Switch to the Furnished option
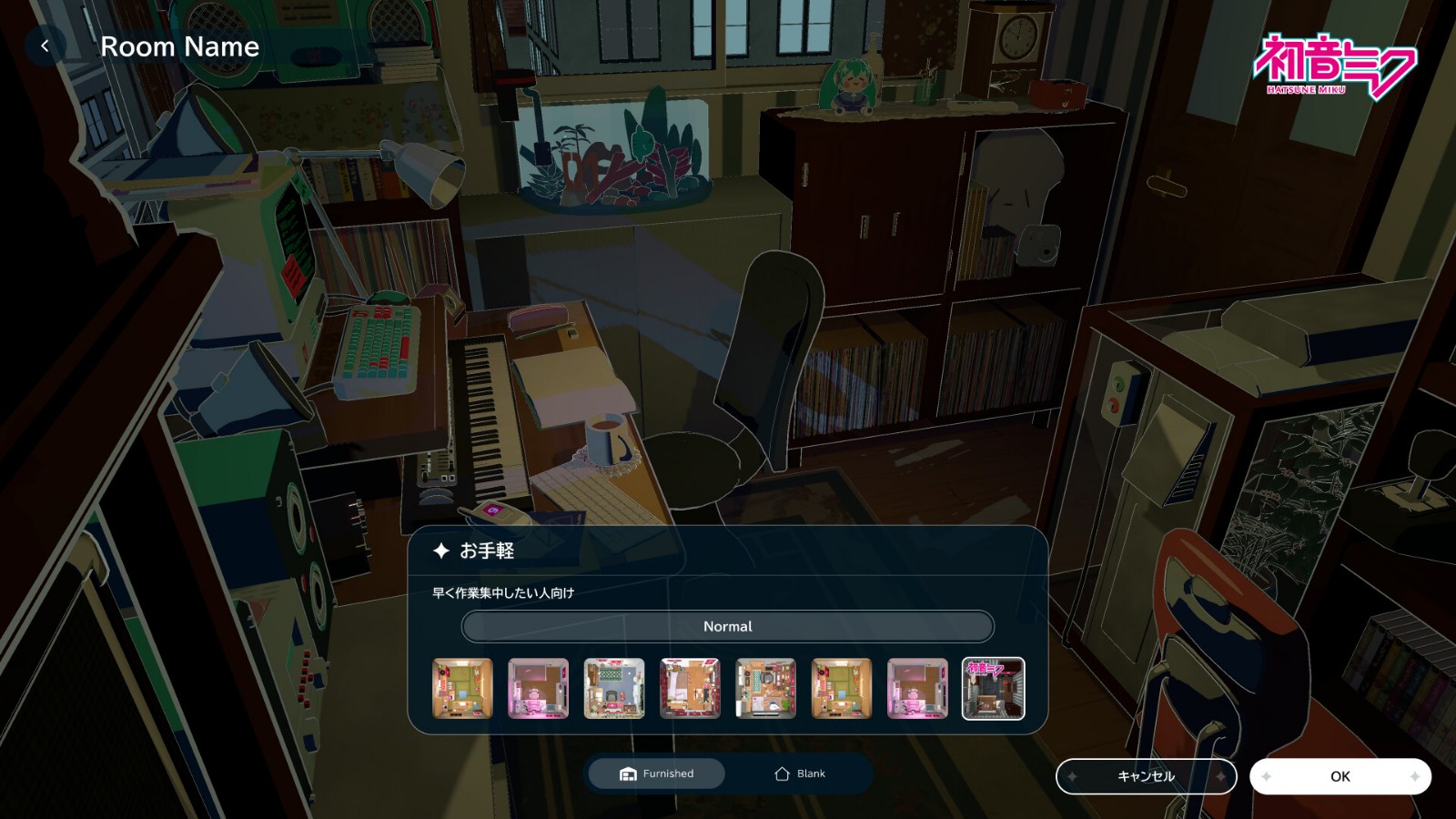Image resolution: width=1456 pixels, height=819 pixels. coord(657,773)
